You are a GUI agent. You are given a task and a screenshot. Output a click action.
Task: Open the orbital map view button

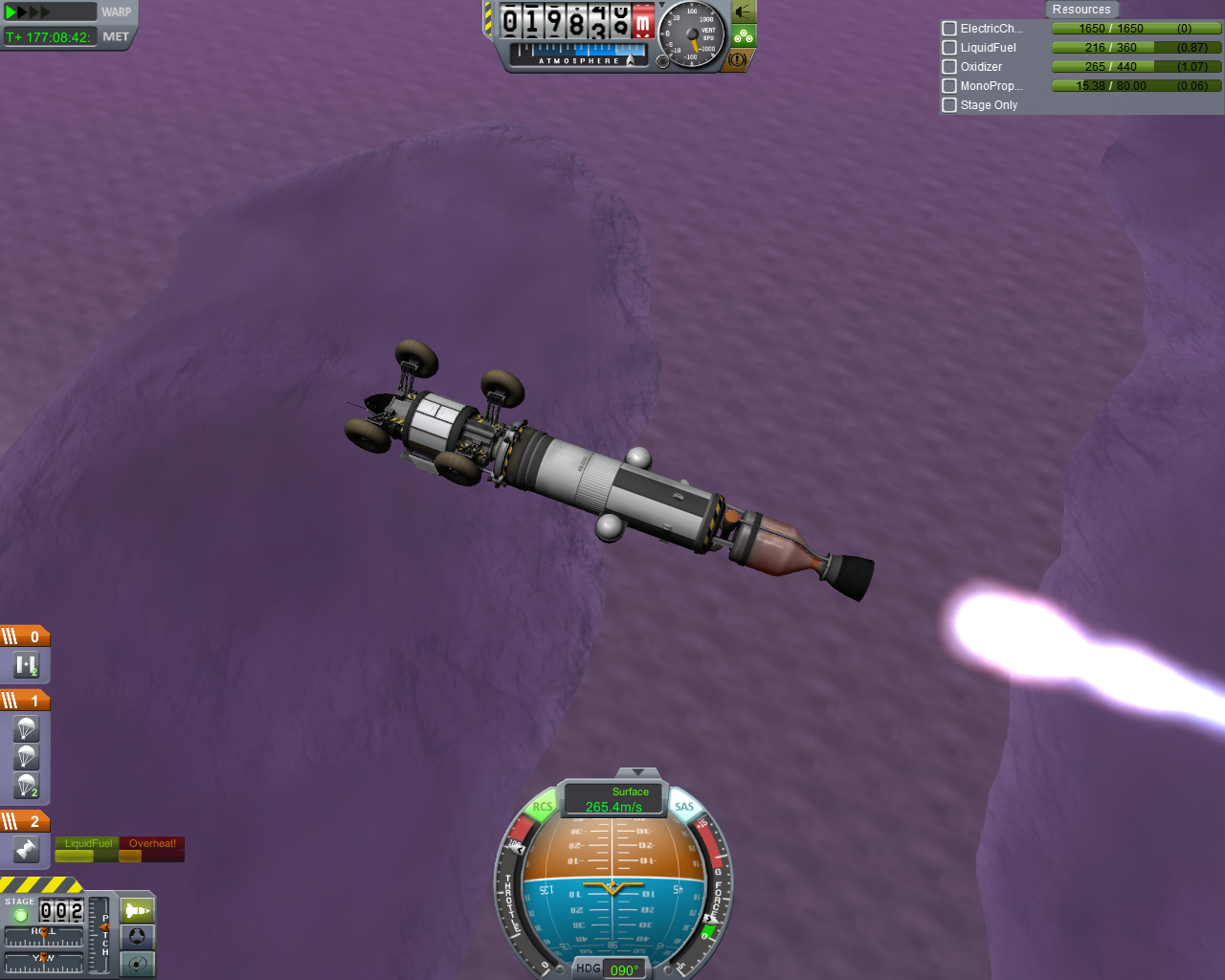pyautogui.click(x=137, y=964)
